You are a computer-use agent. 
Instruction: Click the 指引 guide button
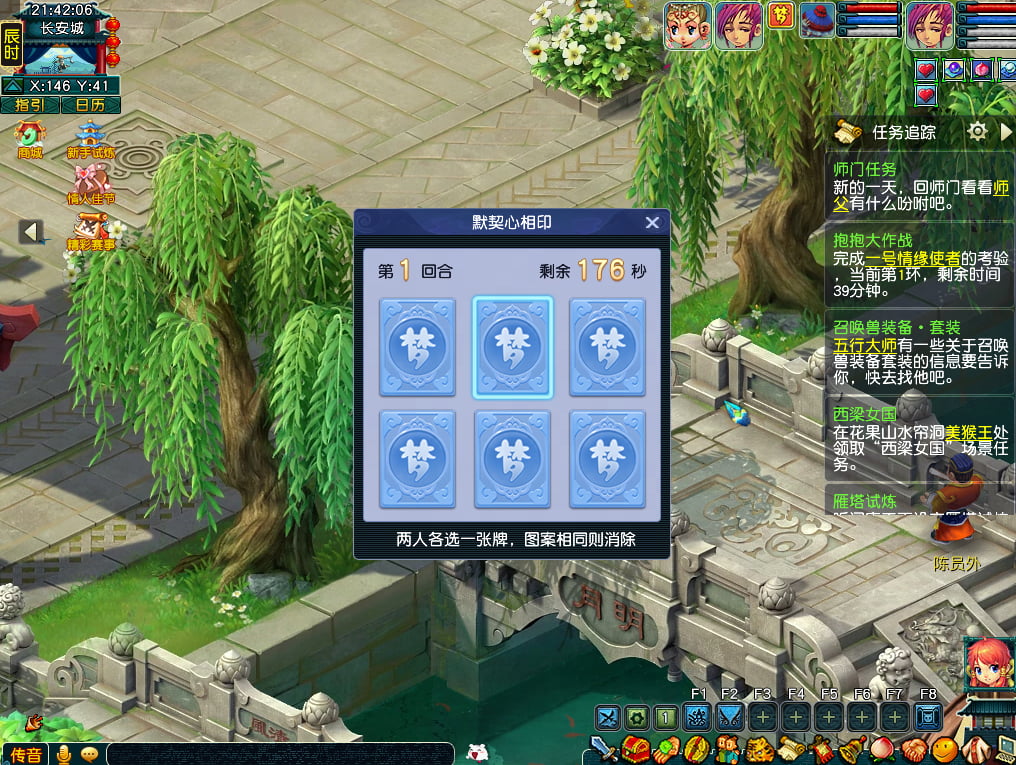coord(30,104)
